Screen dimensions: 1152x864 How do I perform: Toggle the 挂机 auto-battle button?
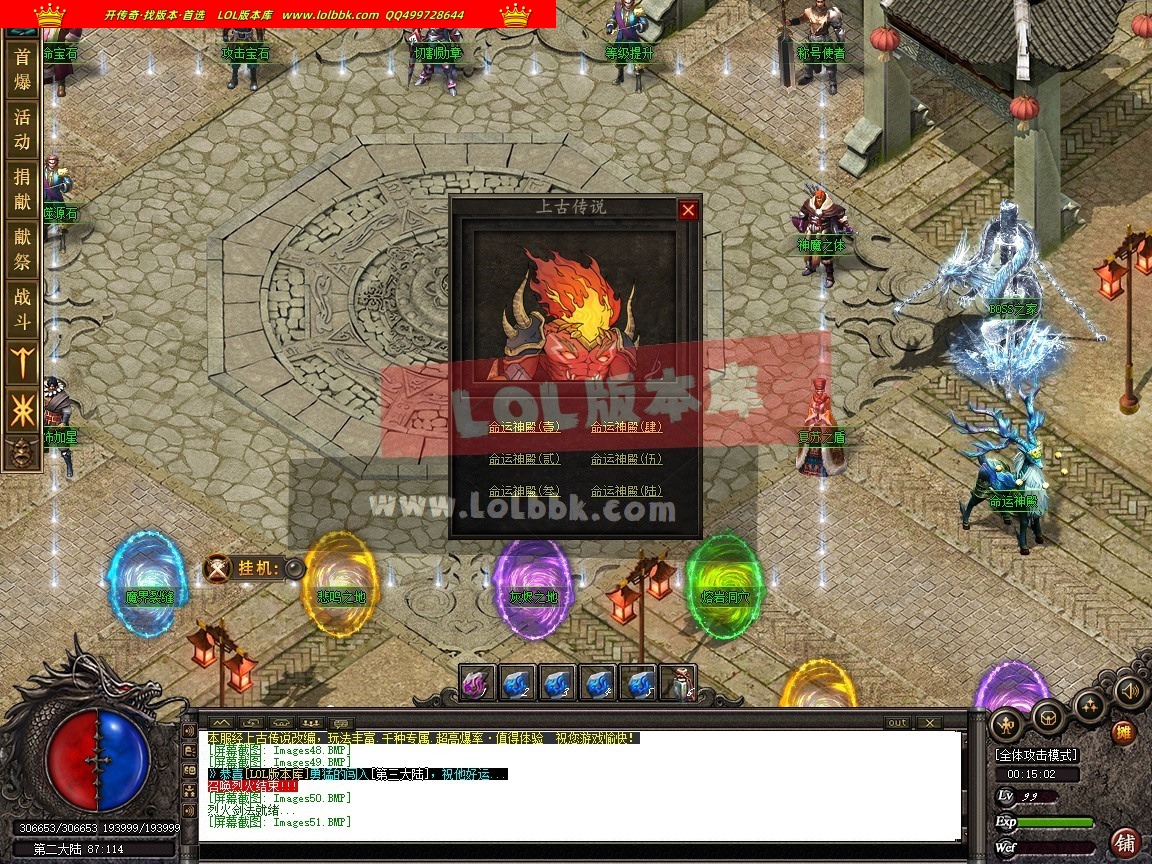pos(294,569)
